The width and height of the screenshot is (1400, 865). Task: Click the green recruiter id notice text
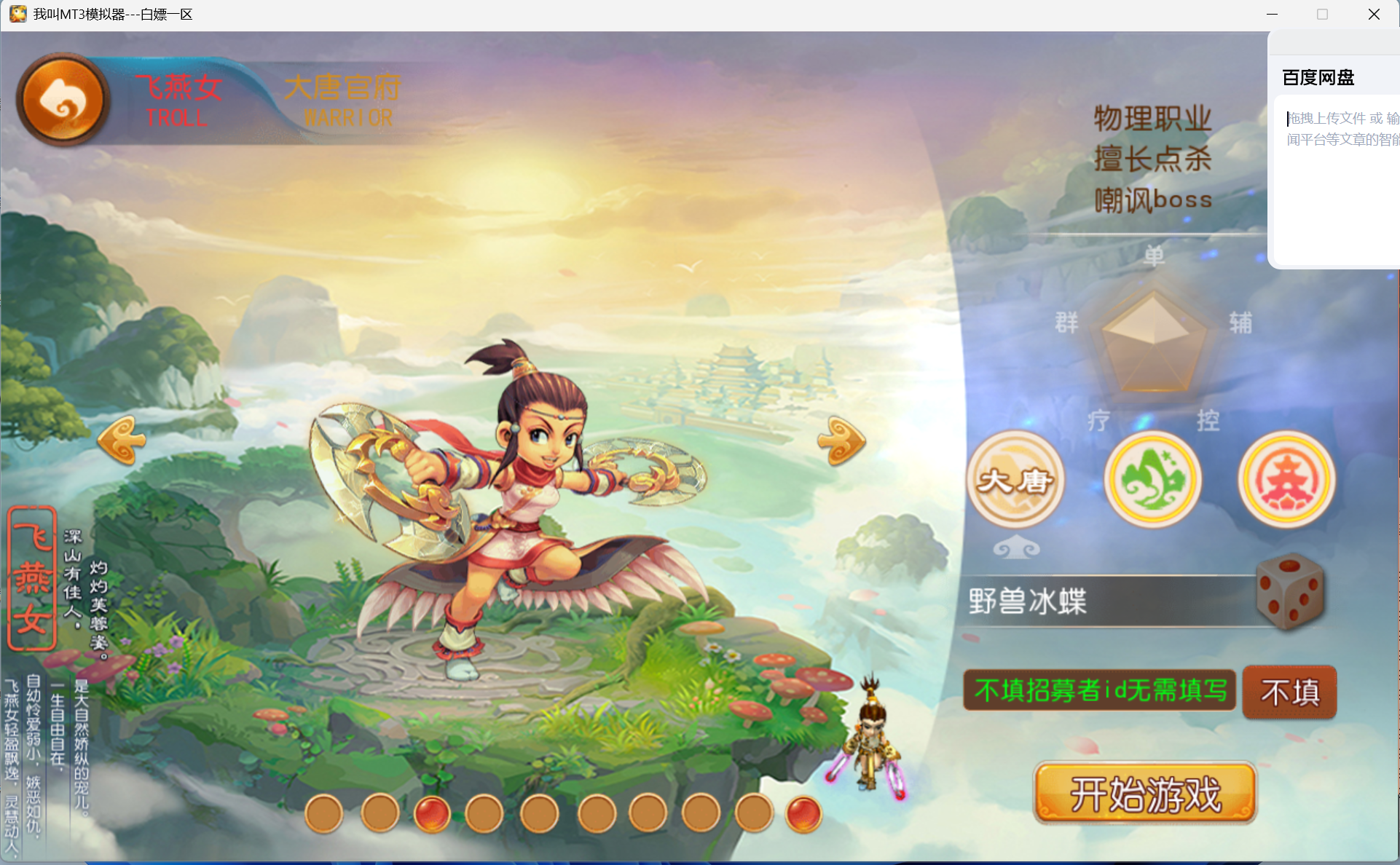(x=1100, y=691)
